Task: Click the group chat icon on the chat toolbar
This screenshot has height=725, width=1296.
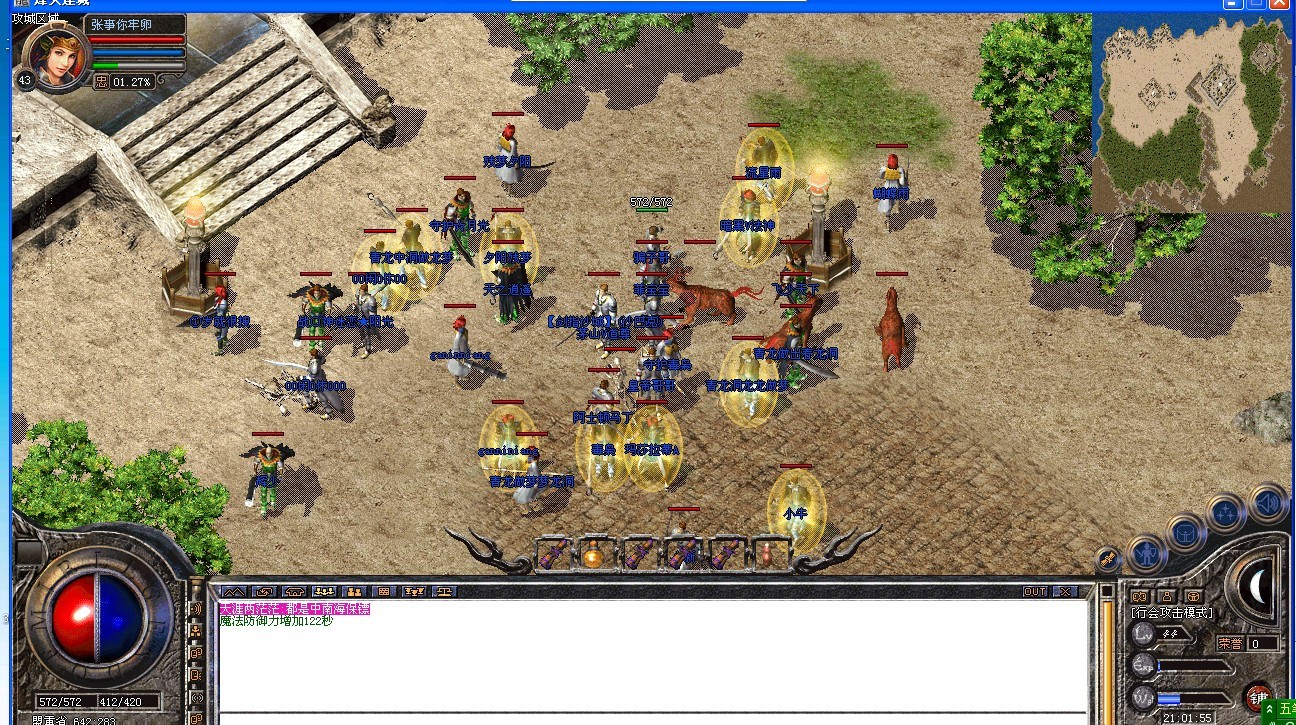Action: 324,591
